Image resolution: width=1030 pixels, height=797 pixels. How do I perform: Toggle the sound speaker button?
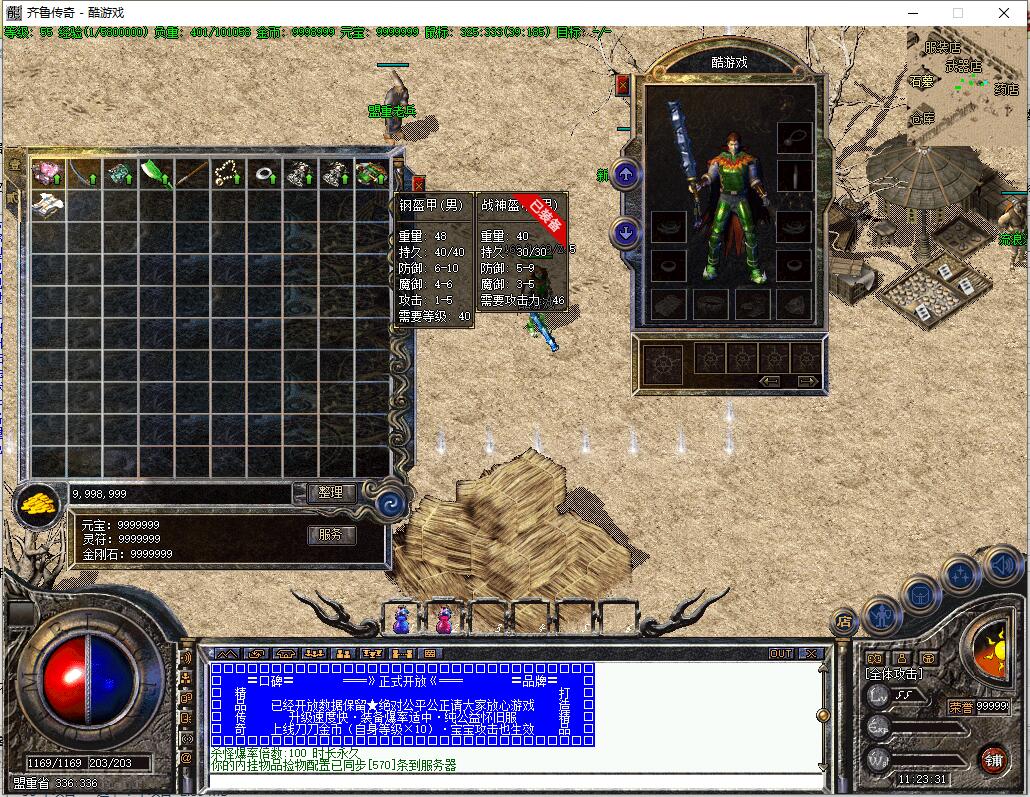(x=1003, y=566)
